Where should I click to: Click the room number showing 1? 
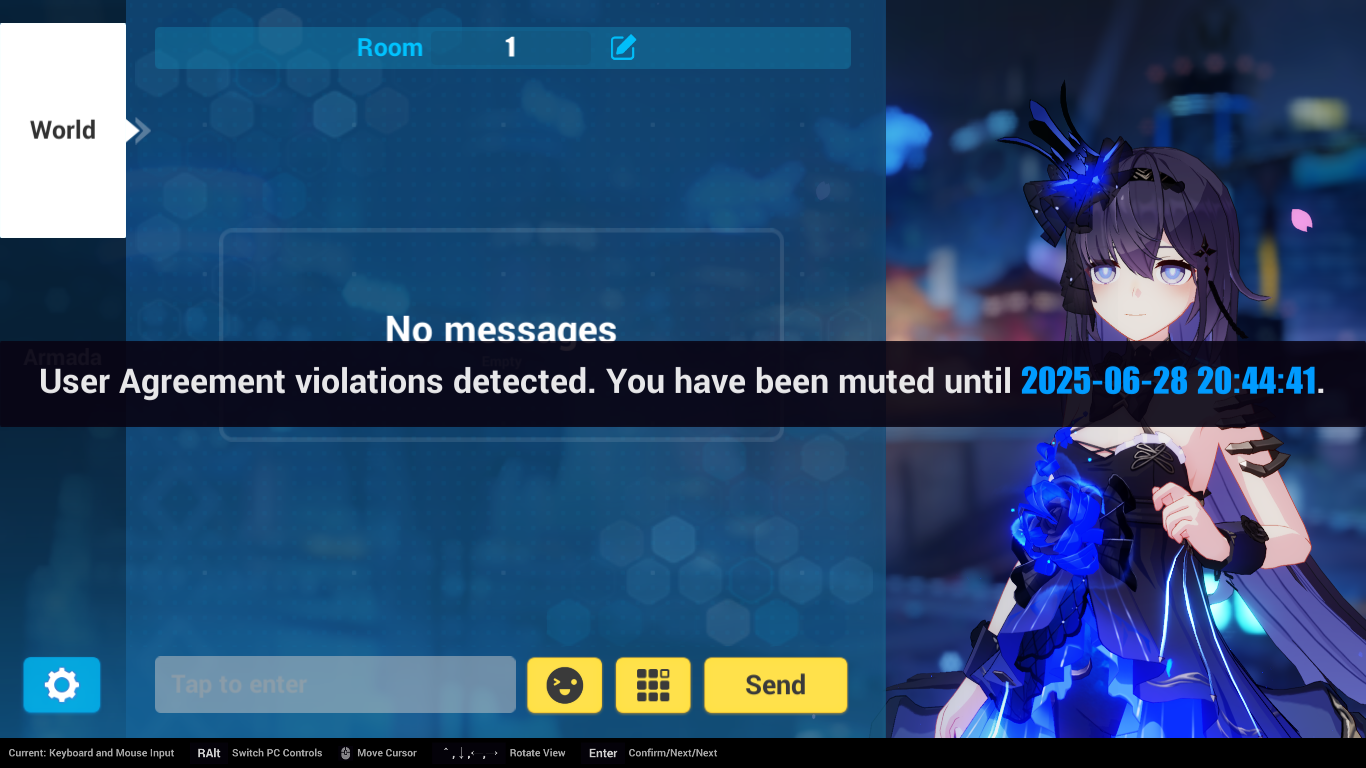coord(509,47)
